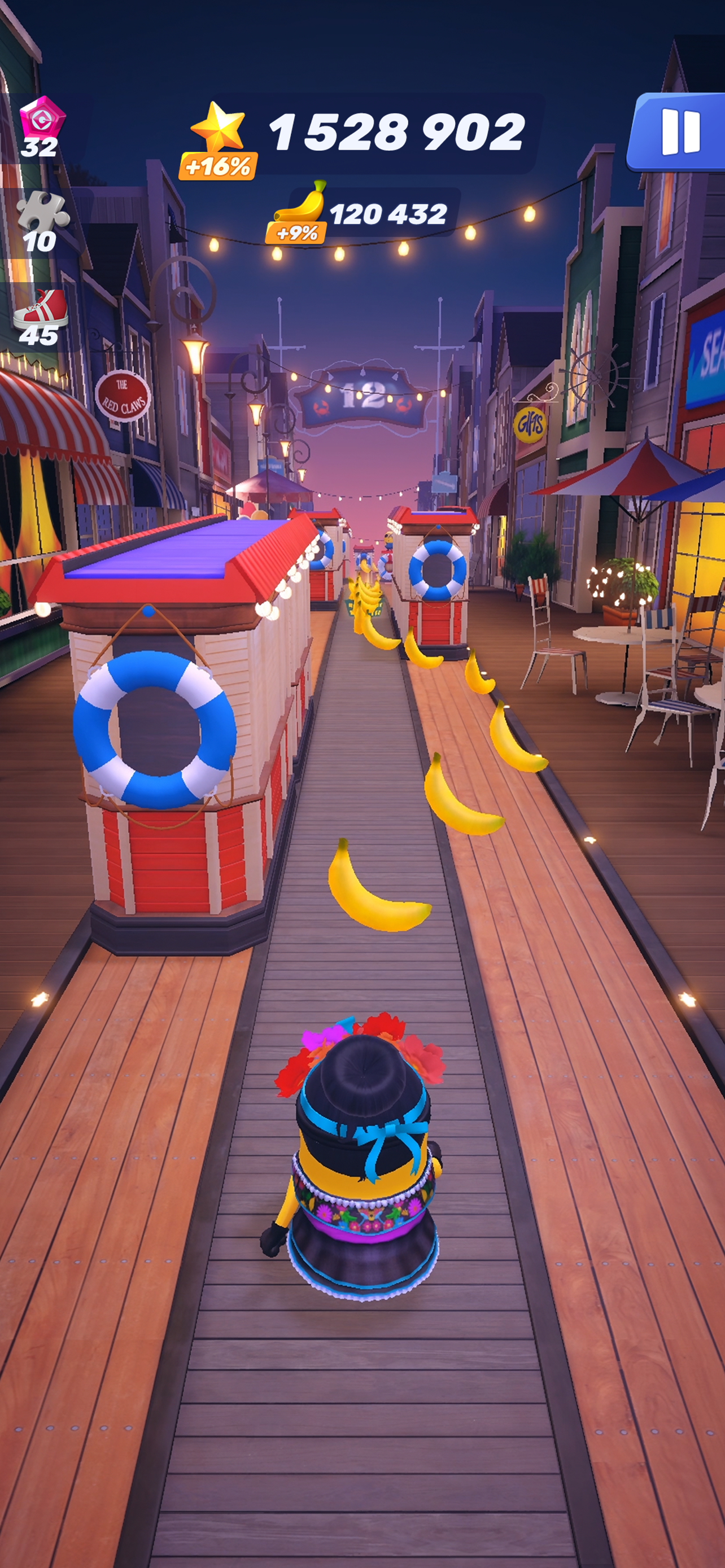Viewport: 725px width, 1568px height.
Task: Tap the +9% banana bonus badge
Action: pos(296,233)
